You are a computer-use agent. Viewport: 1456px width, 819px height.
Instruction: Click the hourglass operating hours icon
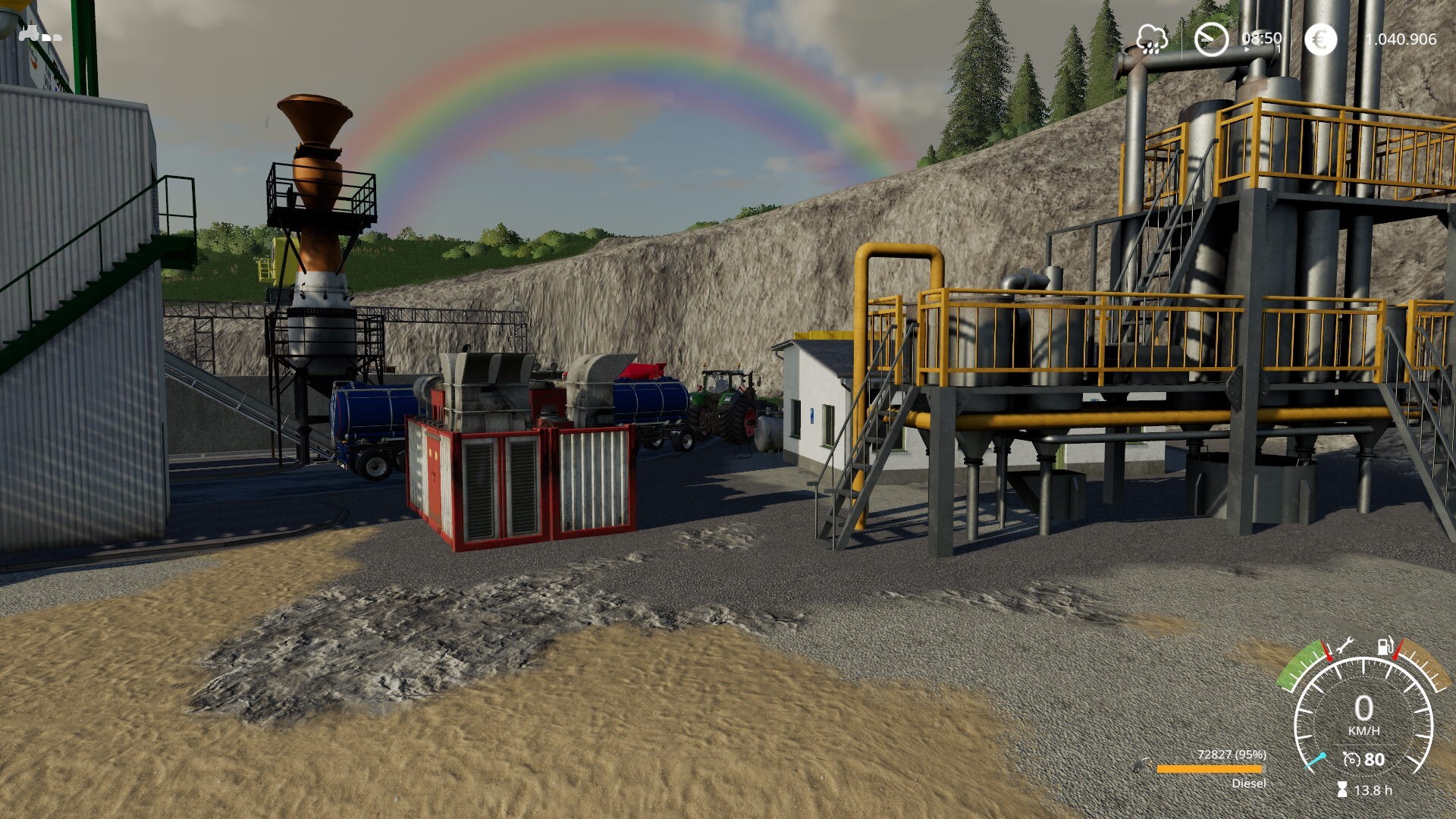tap(1342, 789)
